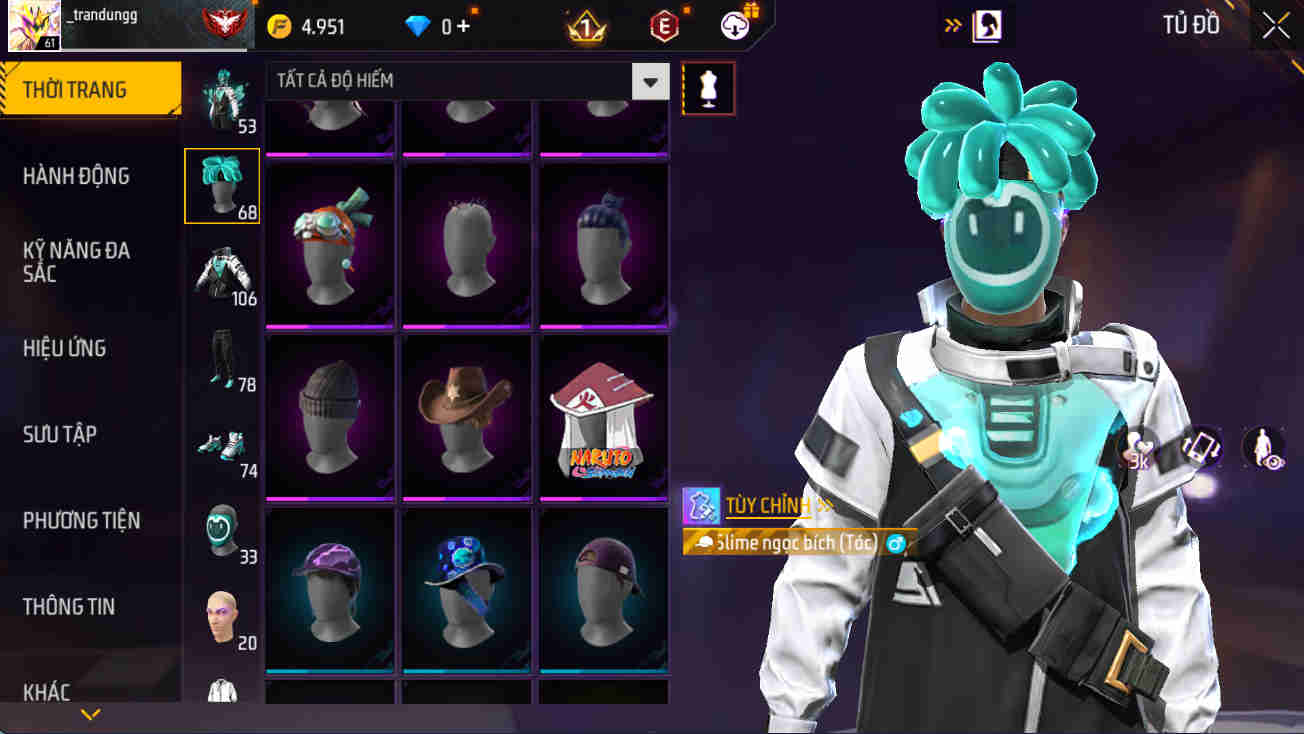
Task: Click the cloud download icon in top bar
Action: coord(735,26)
